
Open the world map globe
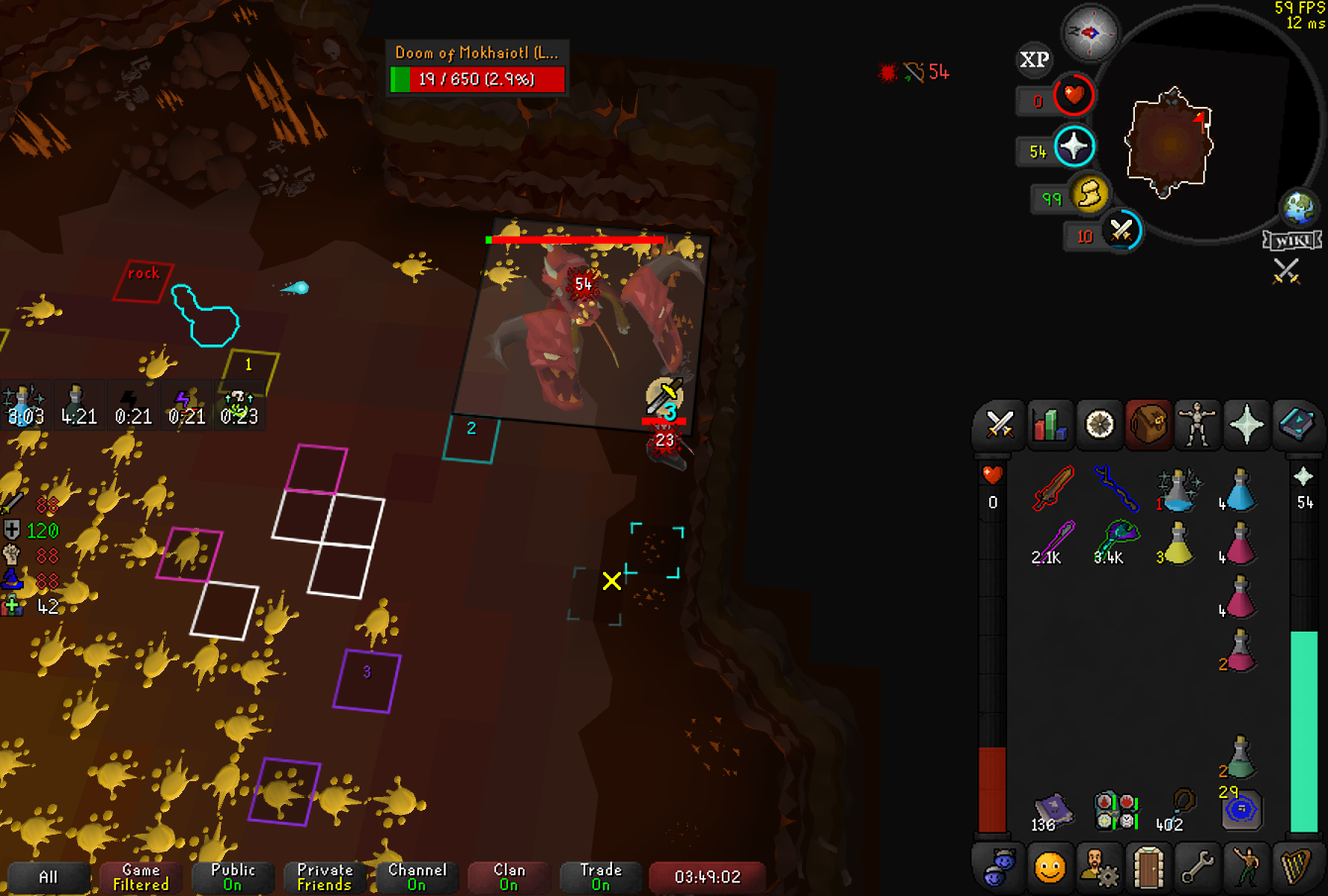click(1298, 209)
